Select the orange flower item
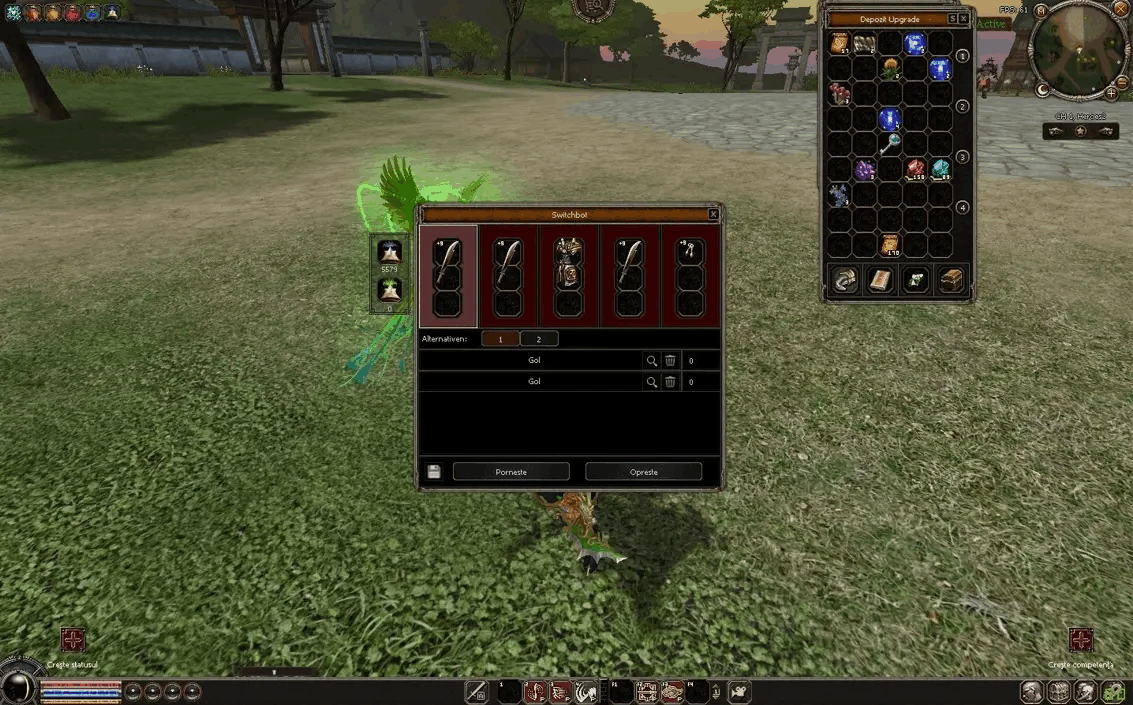Viewport: 1133px width, 705px height. click(x=890, y=69)
